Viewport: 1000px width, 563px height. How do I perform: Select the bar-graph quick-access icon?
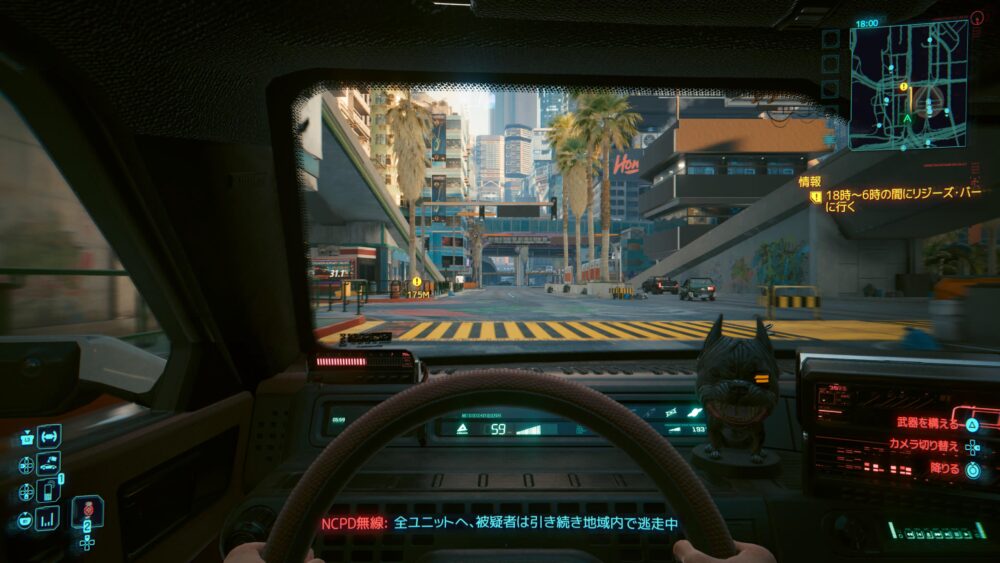coord(48,517)
